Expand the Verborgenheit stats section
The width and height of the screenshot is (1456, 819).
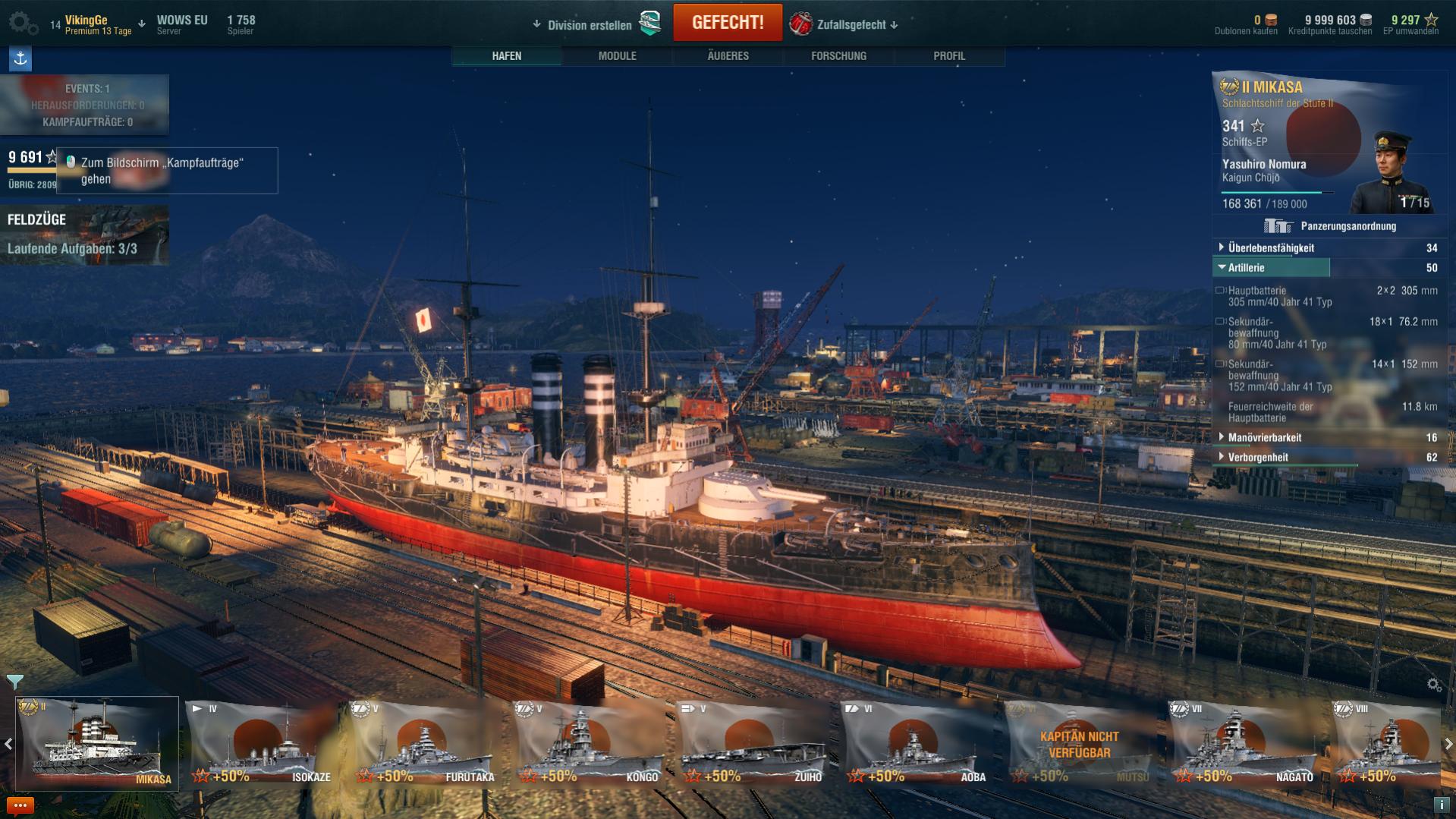click(x=1257, y=457)
